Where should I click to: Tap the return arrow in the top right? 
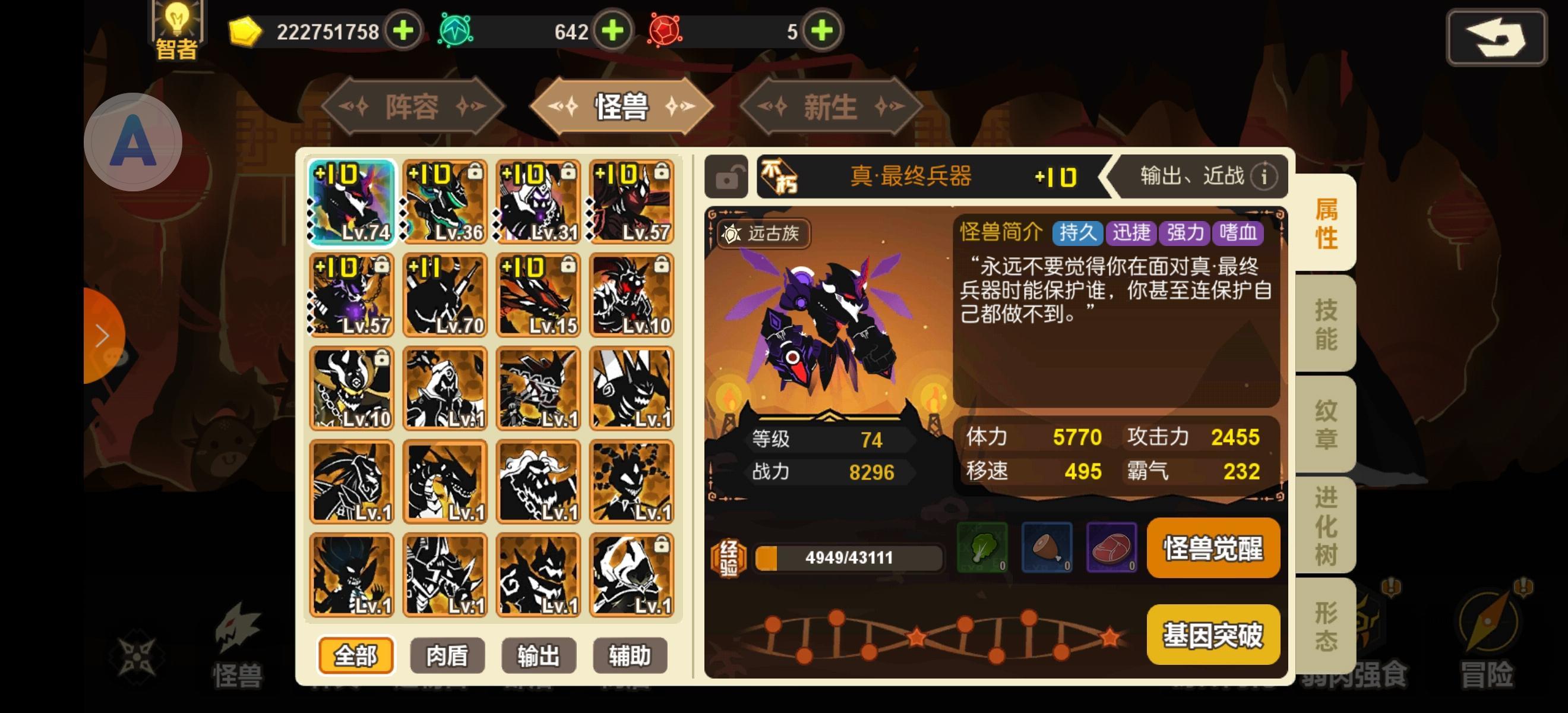[x=1496, y=36]
